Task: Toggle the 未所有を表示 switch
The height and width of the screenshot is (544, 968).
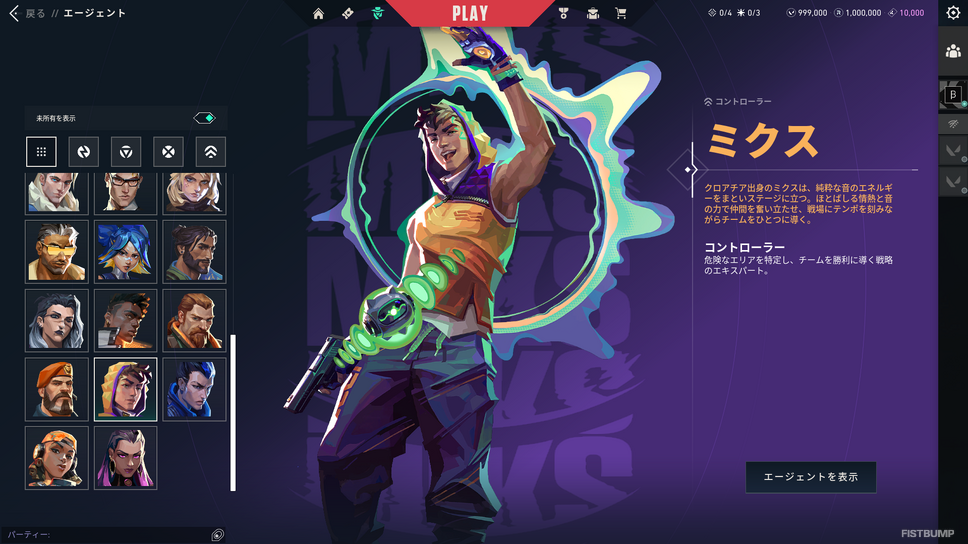Action: 205,118
